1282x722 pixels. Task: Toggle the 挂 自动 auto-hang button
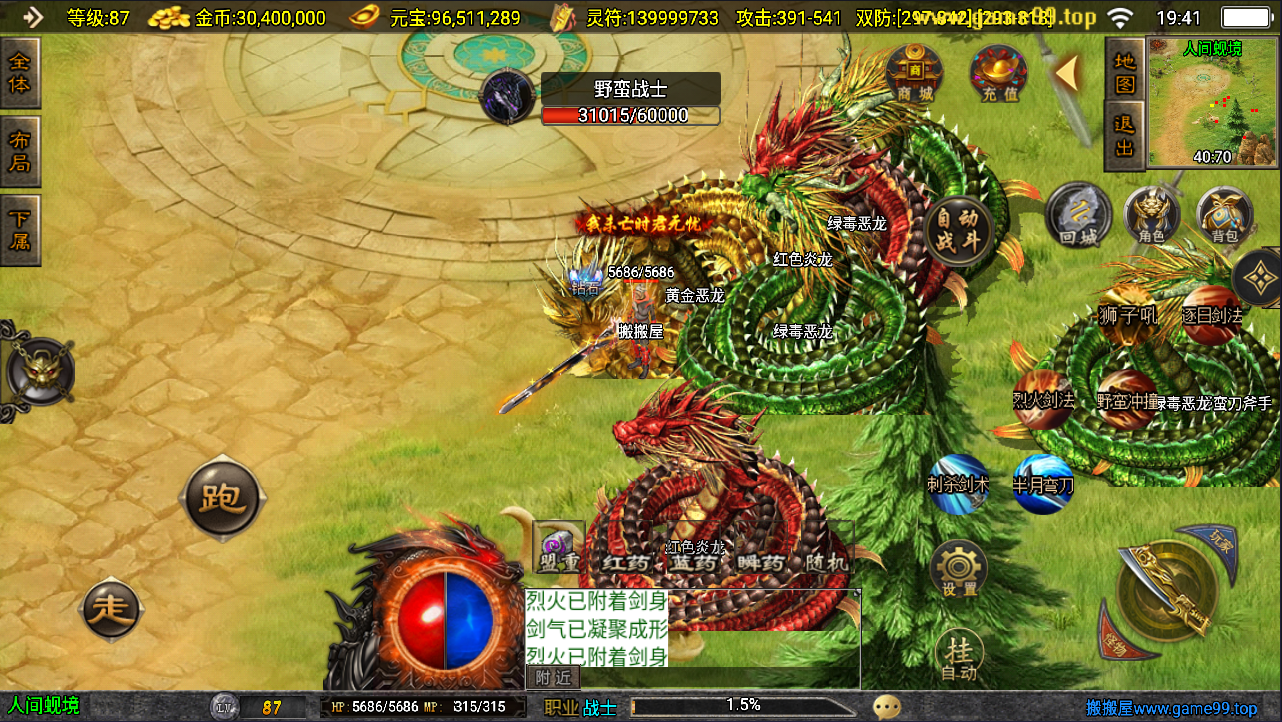point(959,655)
